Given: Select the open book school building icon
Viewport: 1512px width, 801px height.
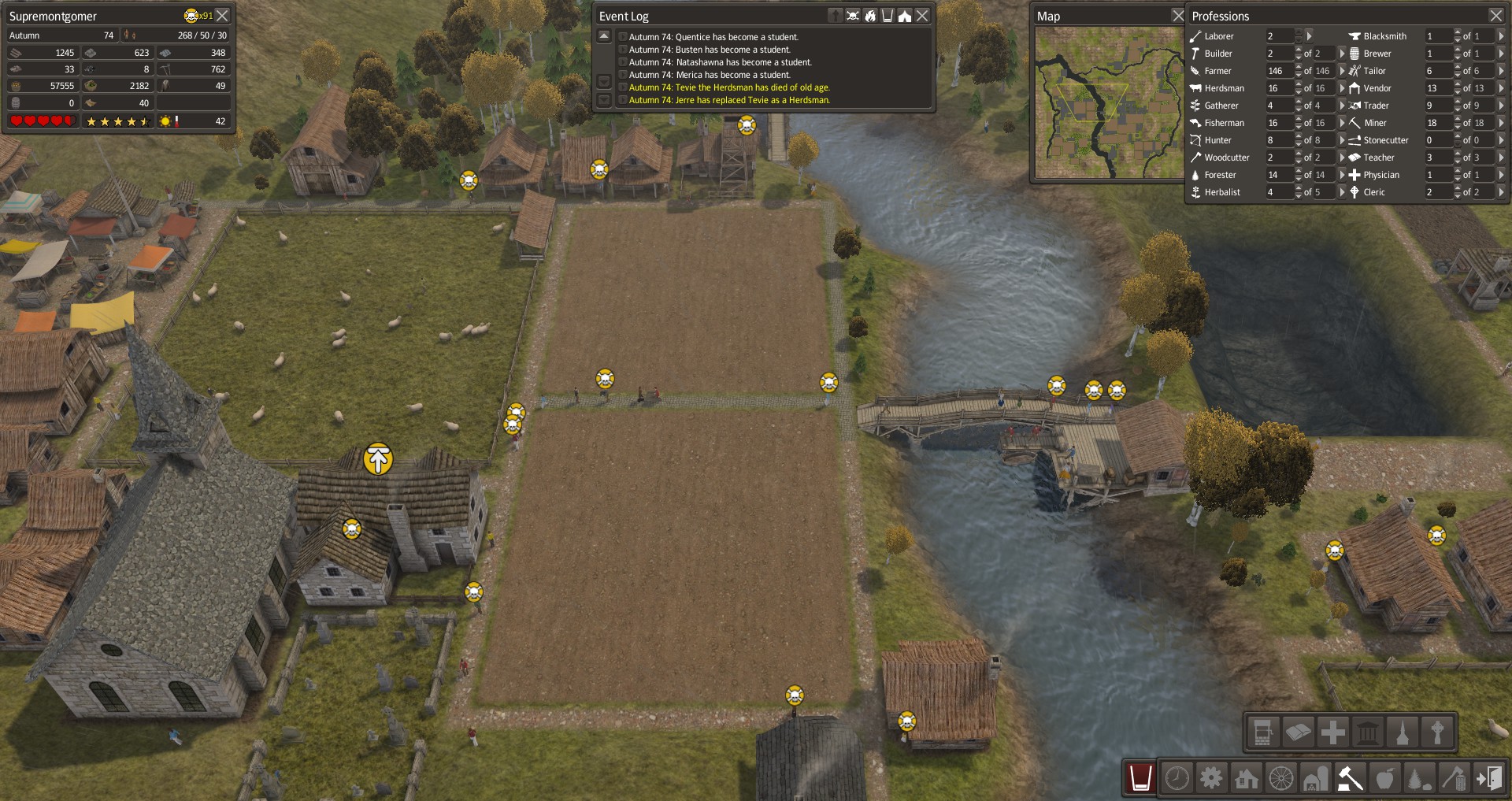Looking at the screenshot, I should point(1298,732).
